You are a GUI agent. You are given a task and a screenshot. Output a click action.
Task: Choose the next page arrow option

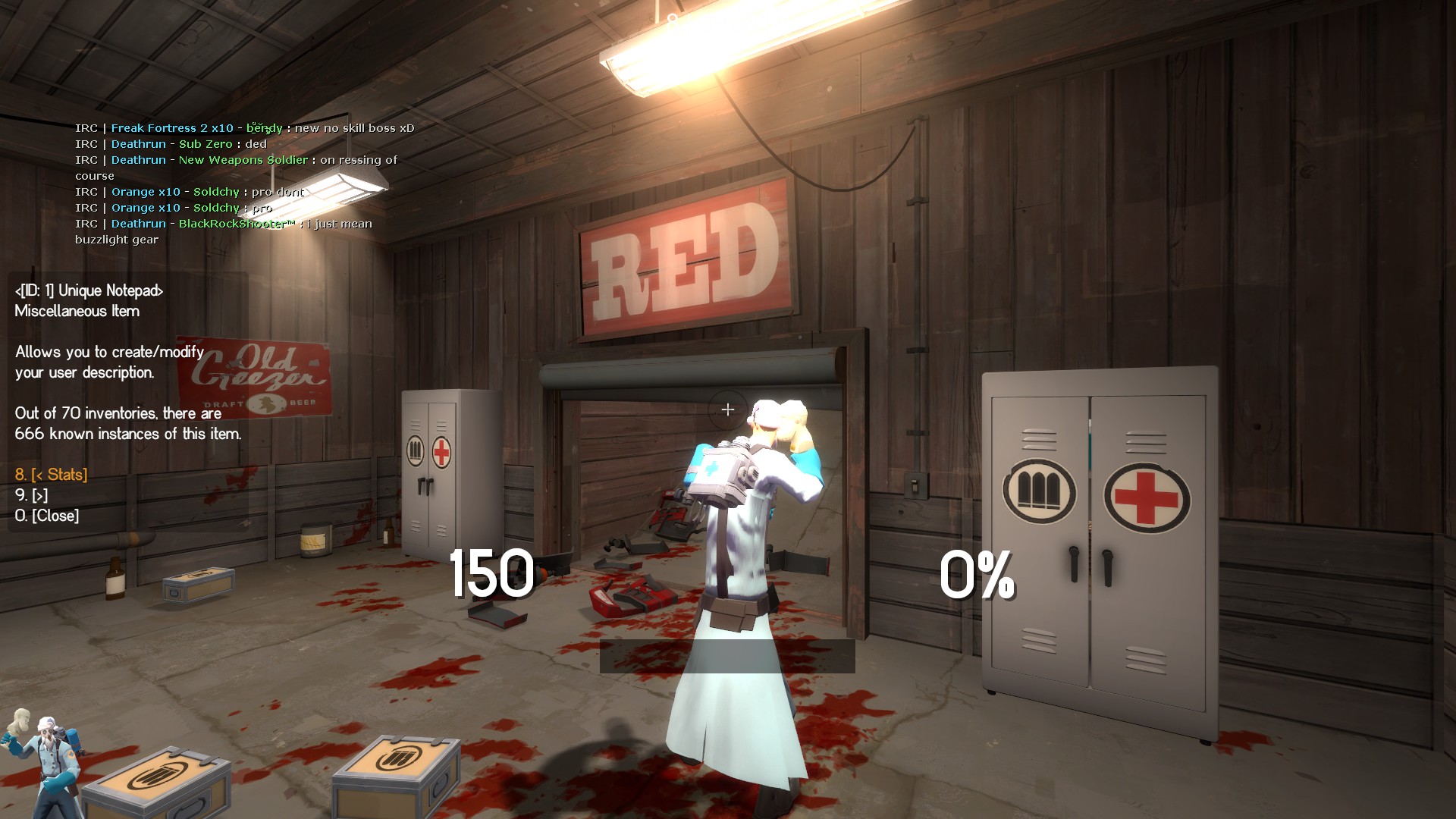click(x=32, y=495)
